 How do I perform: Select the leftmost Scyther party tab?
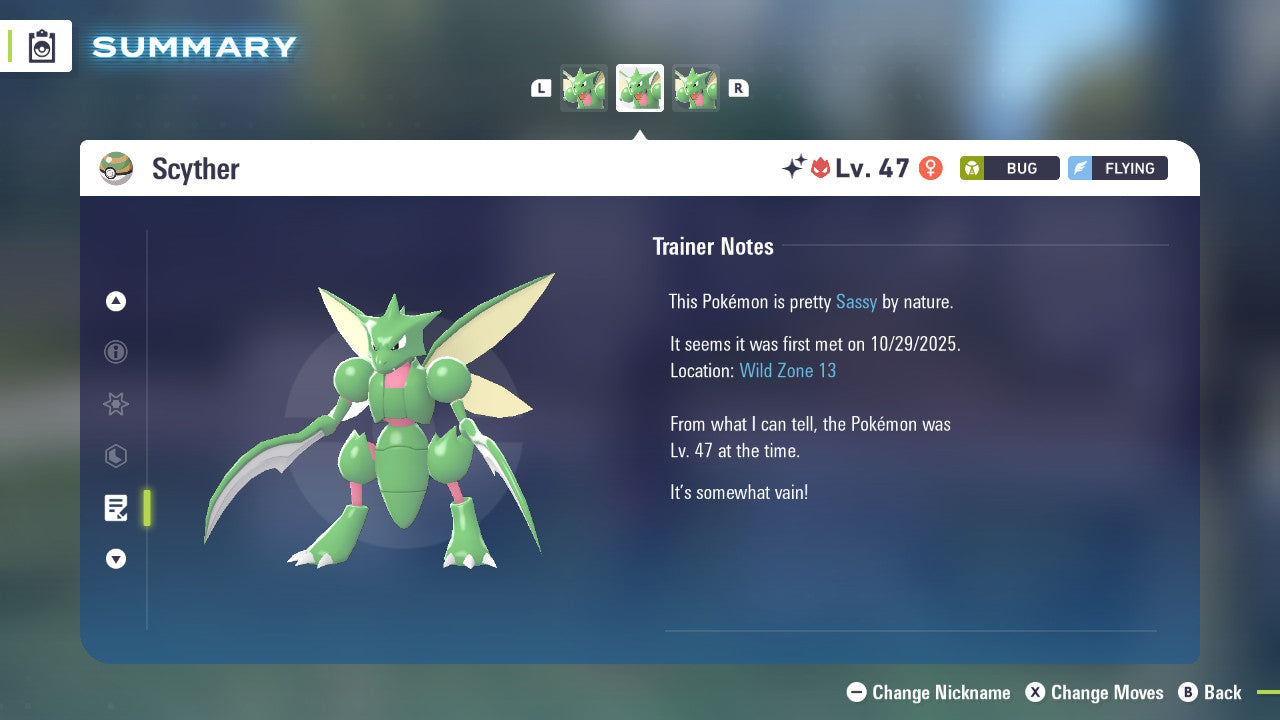pos(584,87)
